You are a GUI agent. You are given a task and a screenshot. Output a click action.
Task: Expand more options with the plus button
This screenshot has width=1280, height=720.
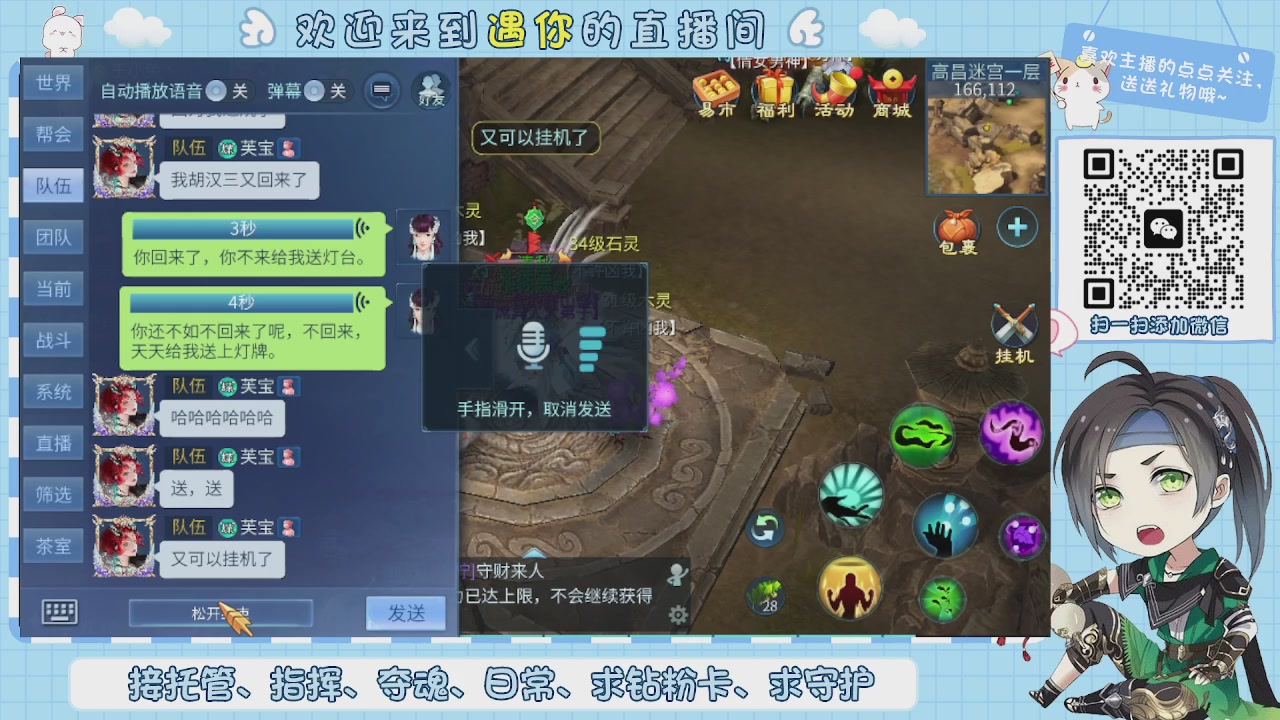[x=1017, y=227]
